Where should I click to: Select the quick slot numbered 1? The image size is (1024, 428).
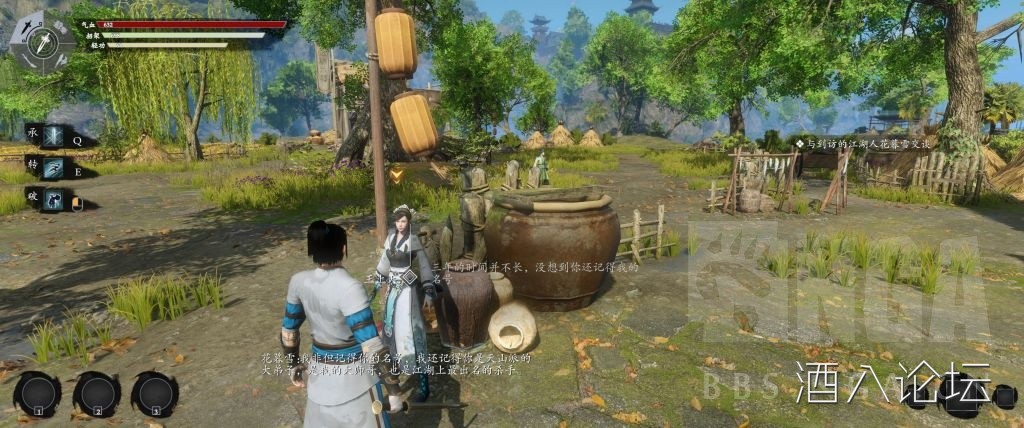pyautogui.click(x=38, y=393)
